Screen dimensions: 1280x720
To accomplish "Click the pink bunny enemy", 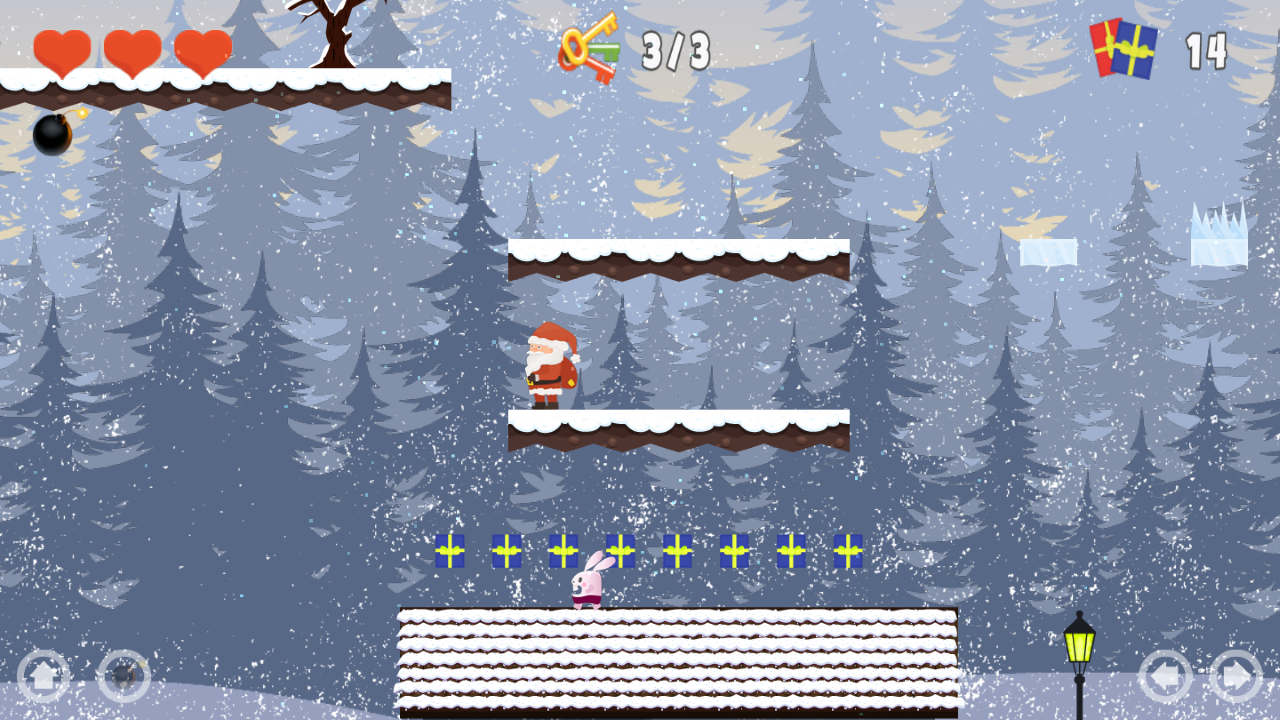I will pos(589,585).
